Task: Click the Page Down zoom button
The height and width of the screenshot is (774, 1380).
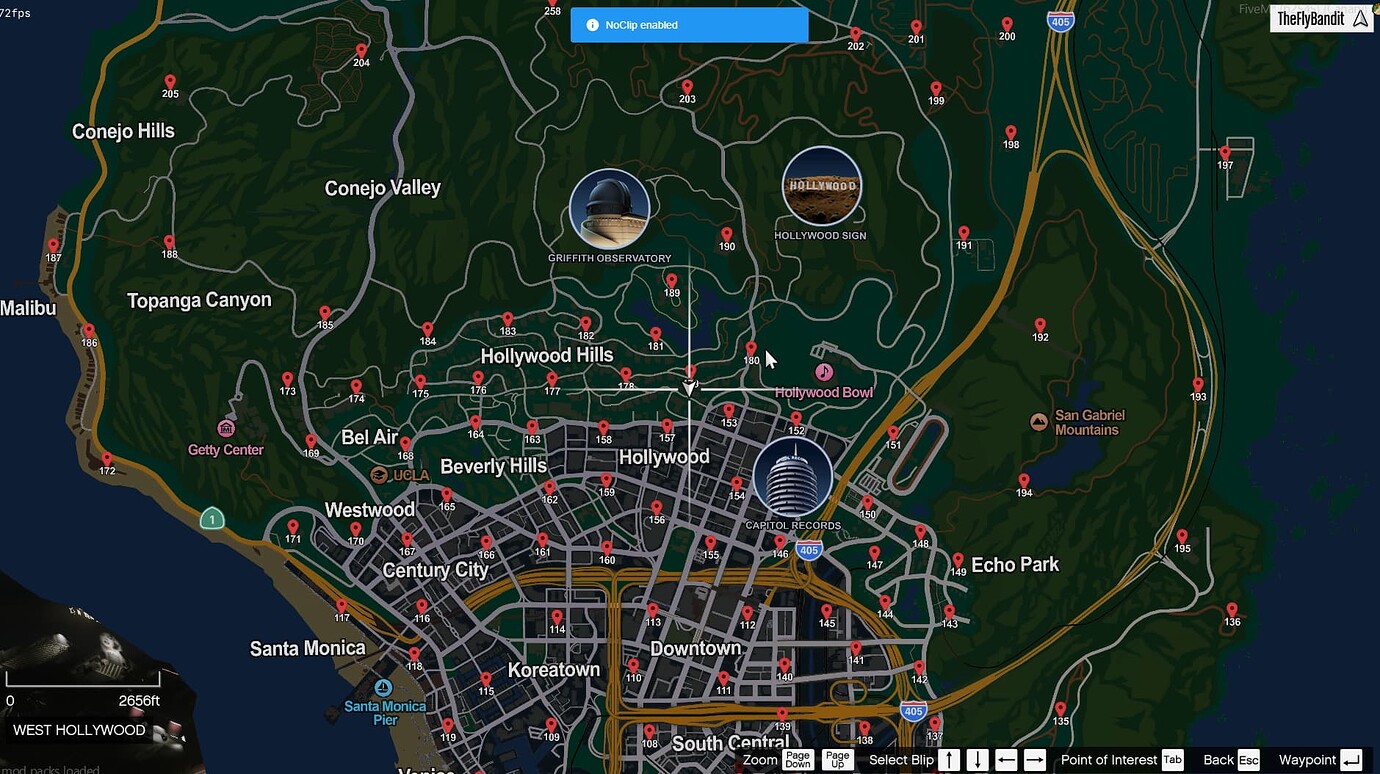Action: tap(797, 760)
